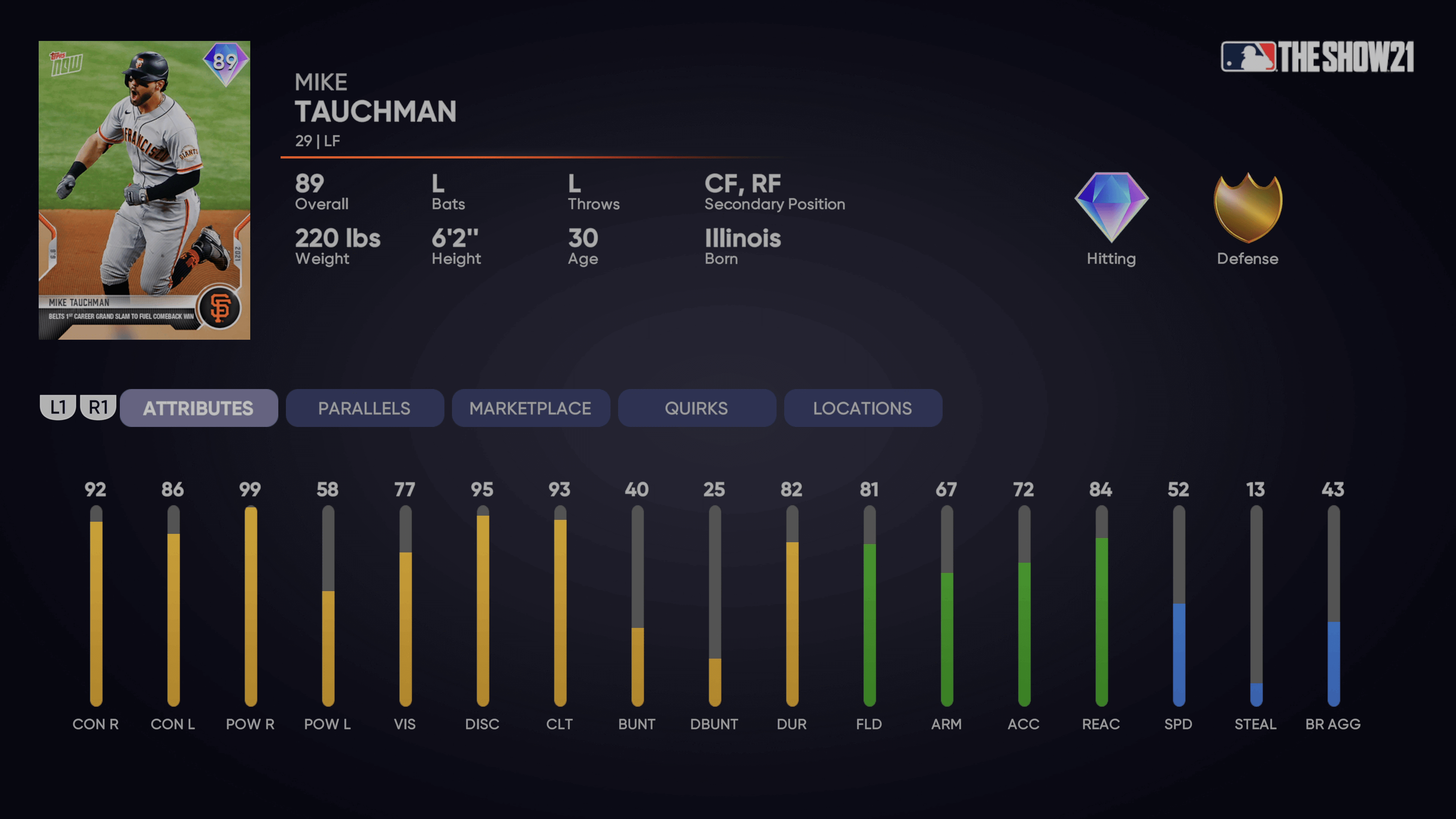Select the Quirks tab
Image resolution: width=1456 pixels, height=819 pixels.
click(697, 408)
